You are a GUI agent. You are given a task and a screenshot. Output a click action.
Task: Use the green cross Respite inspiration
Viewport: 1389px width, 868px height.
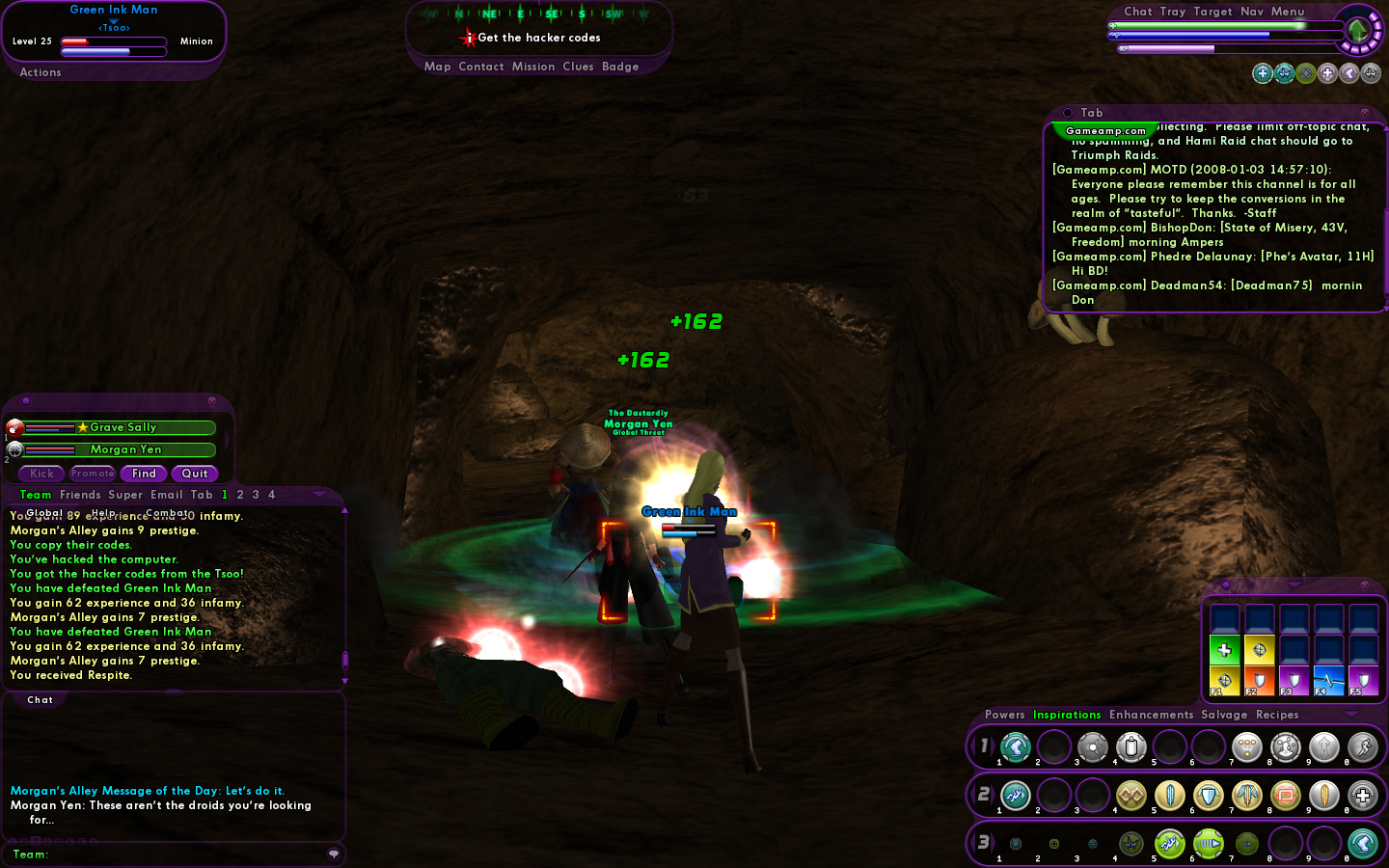[1224, 650]
